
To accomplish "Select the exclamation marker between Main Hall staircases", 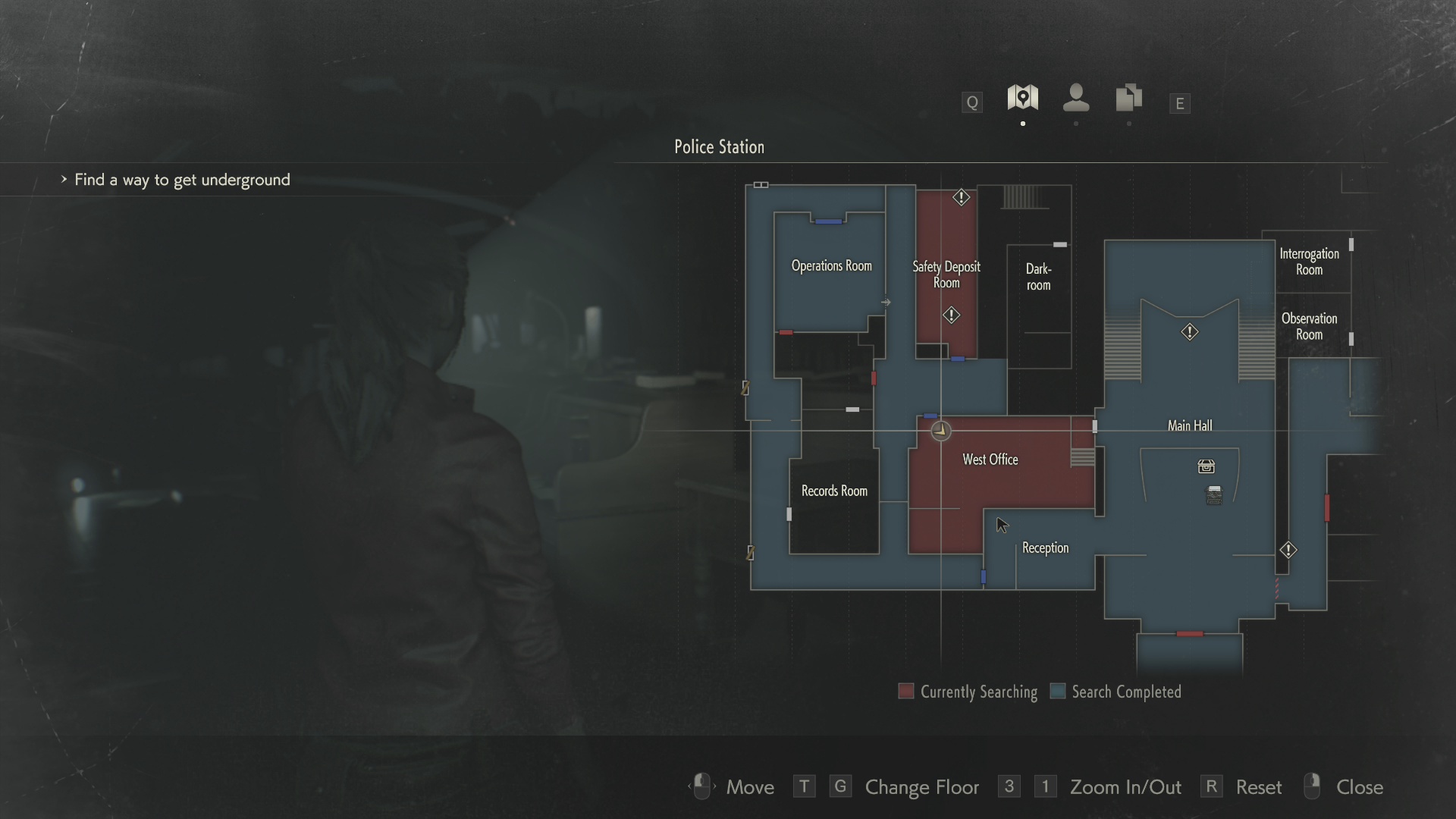I will (1189, 332).
